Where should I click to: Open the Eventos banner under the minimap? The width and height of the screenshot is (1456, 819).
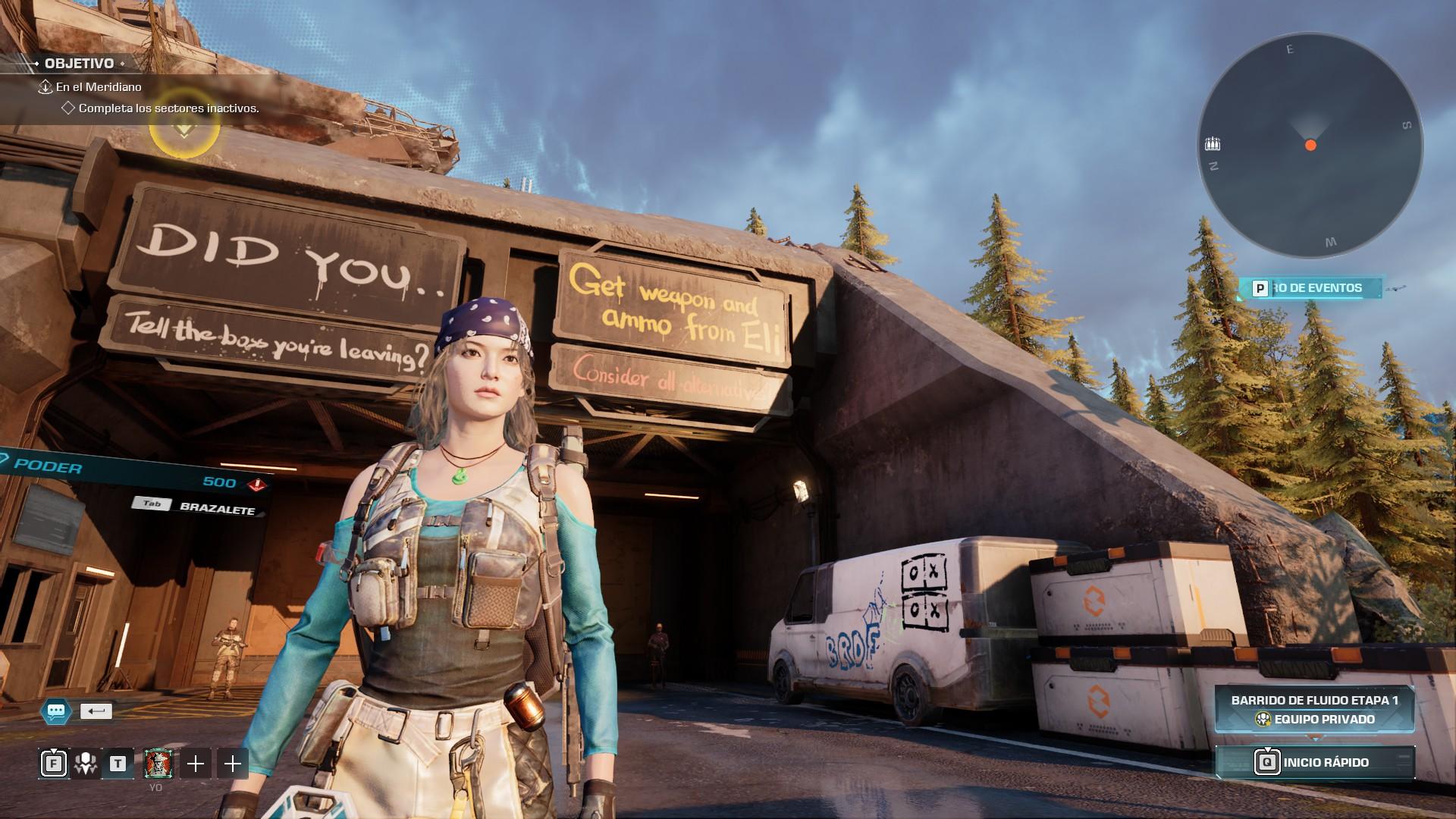1310,288
